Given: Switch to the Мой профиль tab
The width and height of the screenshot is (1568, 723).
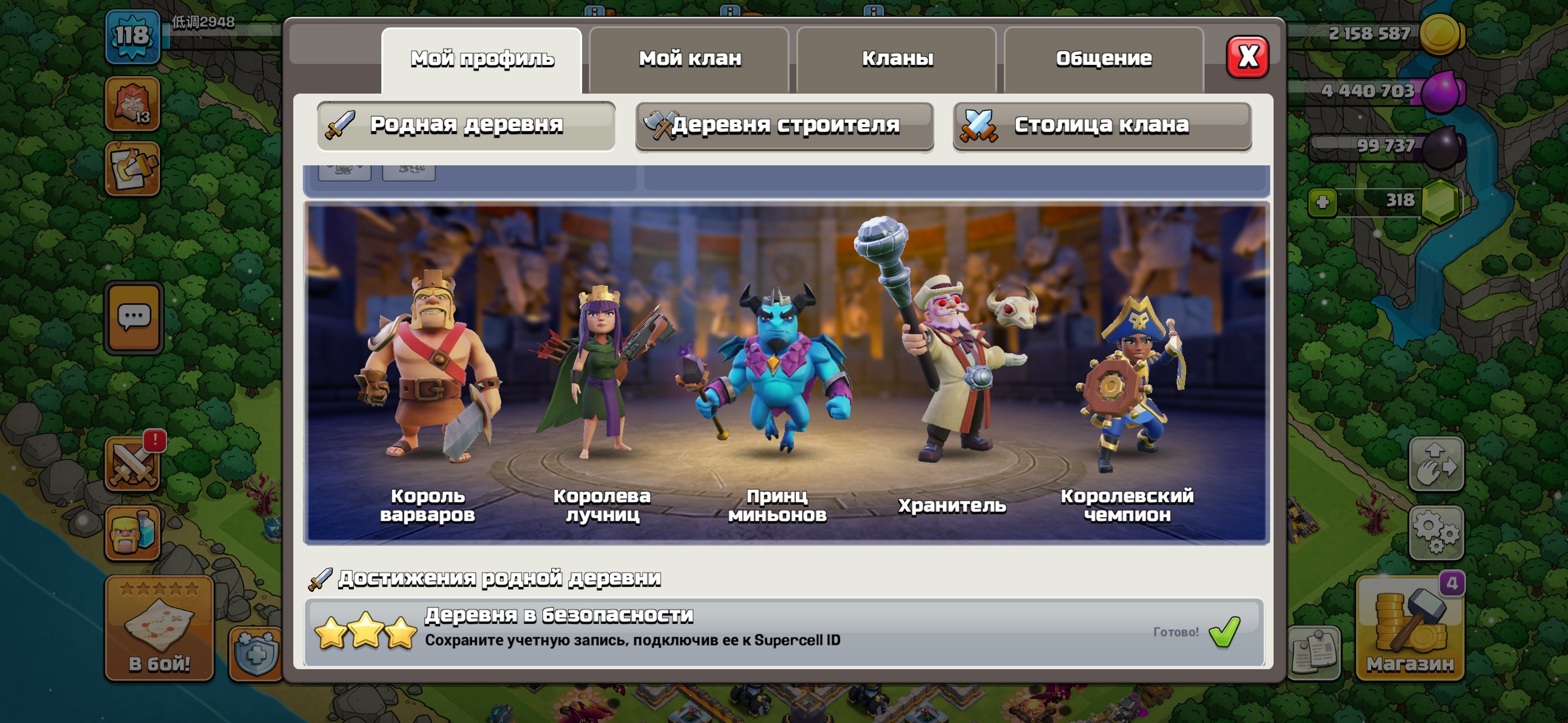Looking at the screenshot, I should coord(482,59).
